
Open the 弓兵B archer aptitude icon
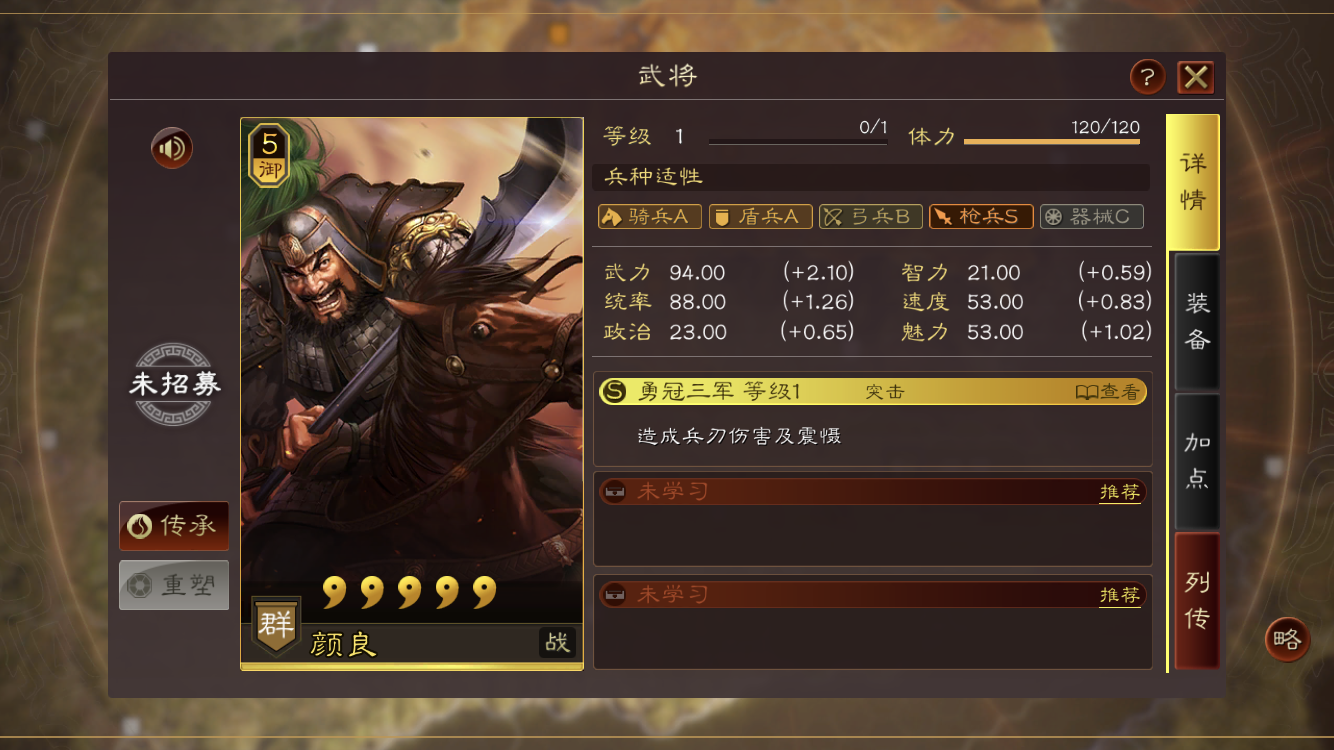click(870, 216)
